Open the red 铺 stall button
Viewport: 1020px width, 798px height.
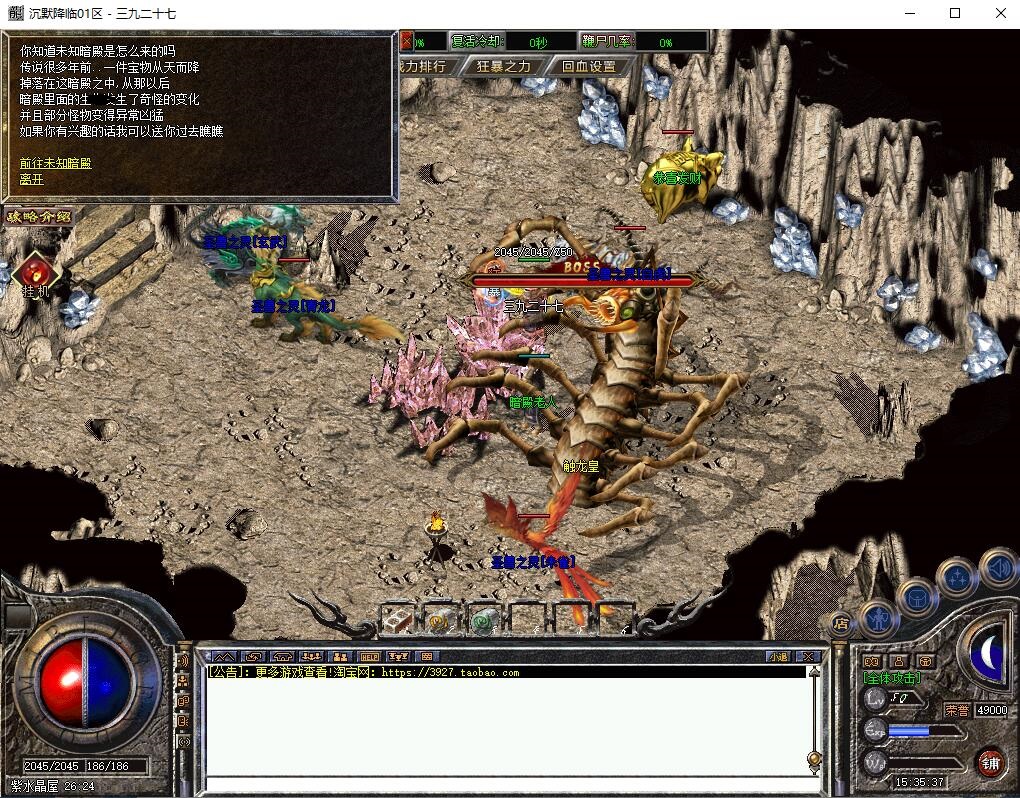point(990,763)
